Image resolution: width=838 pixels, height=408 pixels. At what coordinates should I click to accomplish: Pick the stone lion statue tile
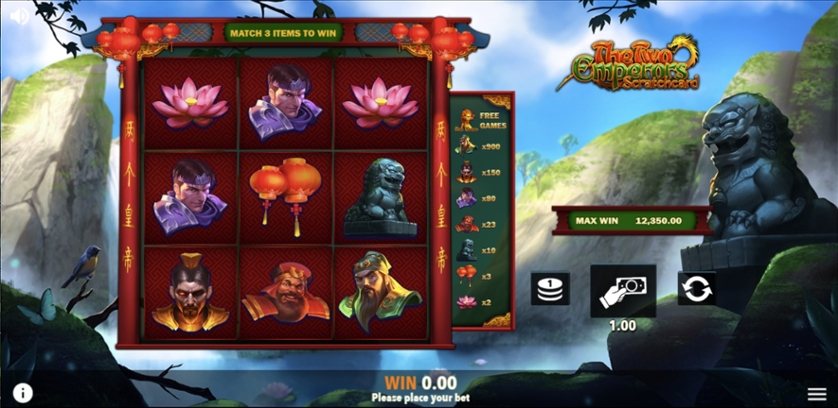[x=380, y=198]
